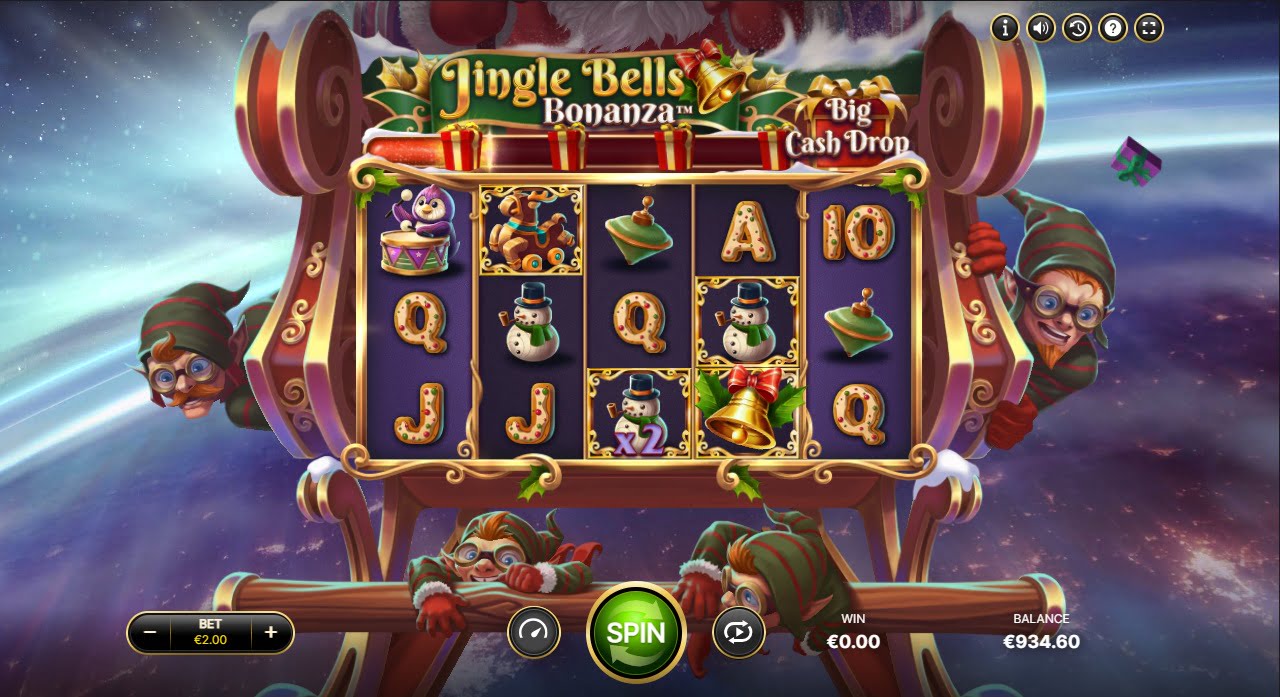1280x697 pixels.
Task: Toggle the sound speaker icon
Action: click(1041, 28)
